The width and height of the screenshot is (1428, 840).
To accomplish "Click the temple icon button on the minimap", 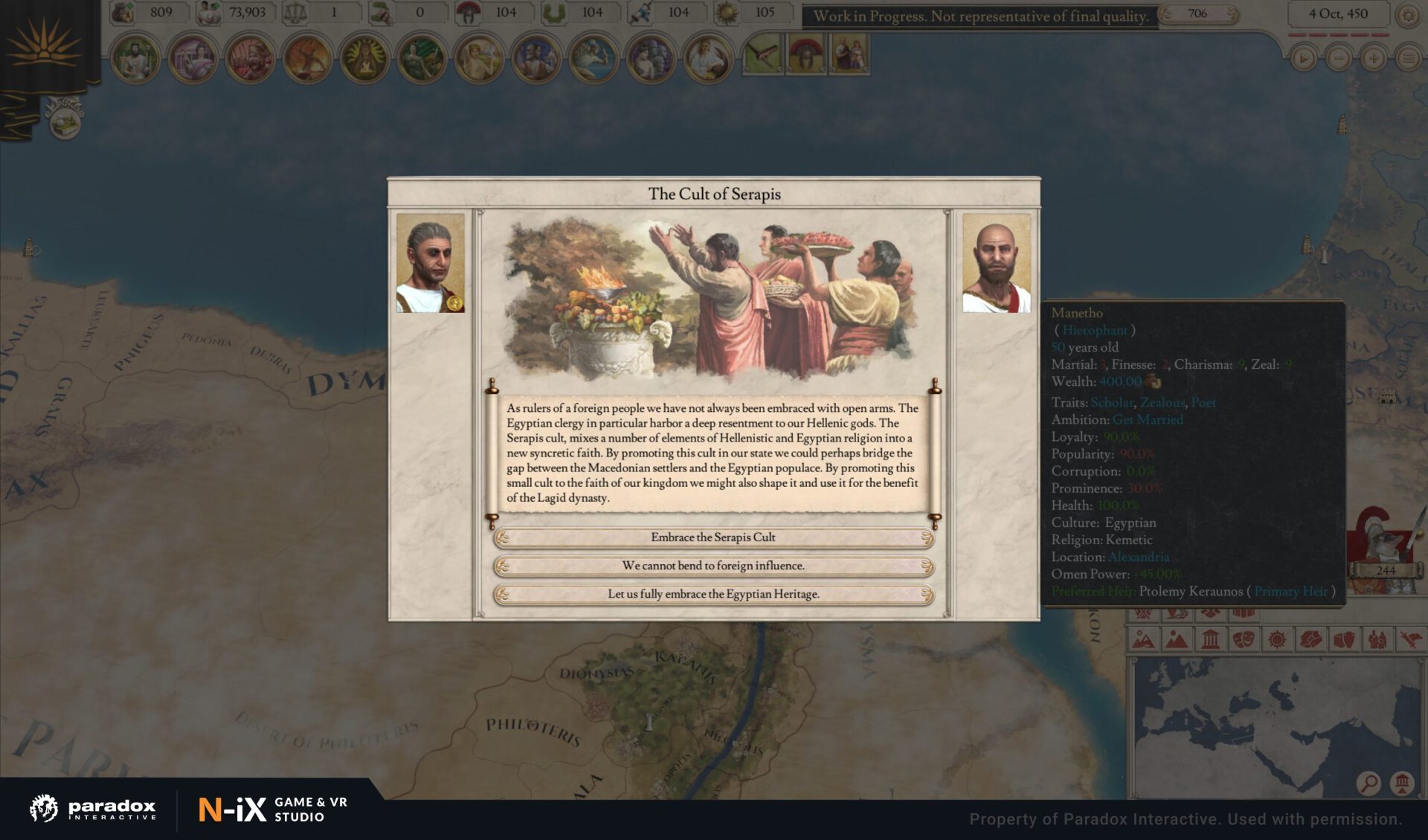I will tap(1402, 783).
